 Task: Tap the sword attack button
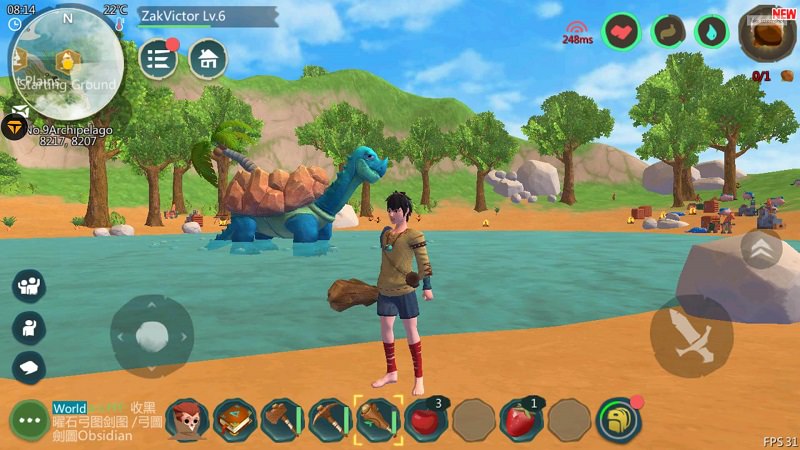(x=691, y=336)
